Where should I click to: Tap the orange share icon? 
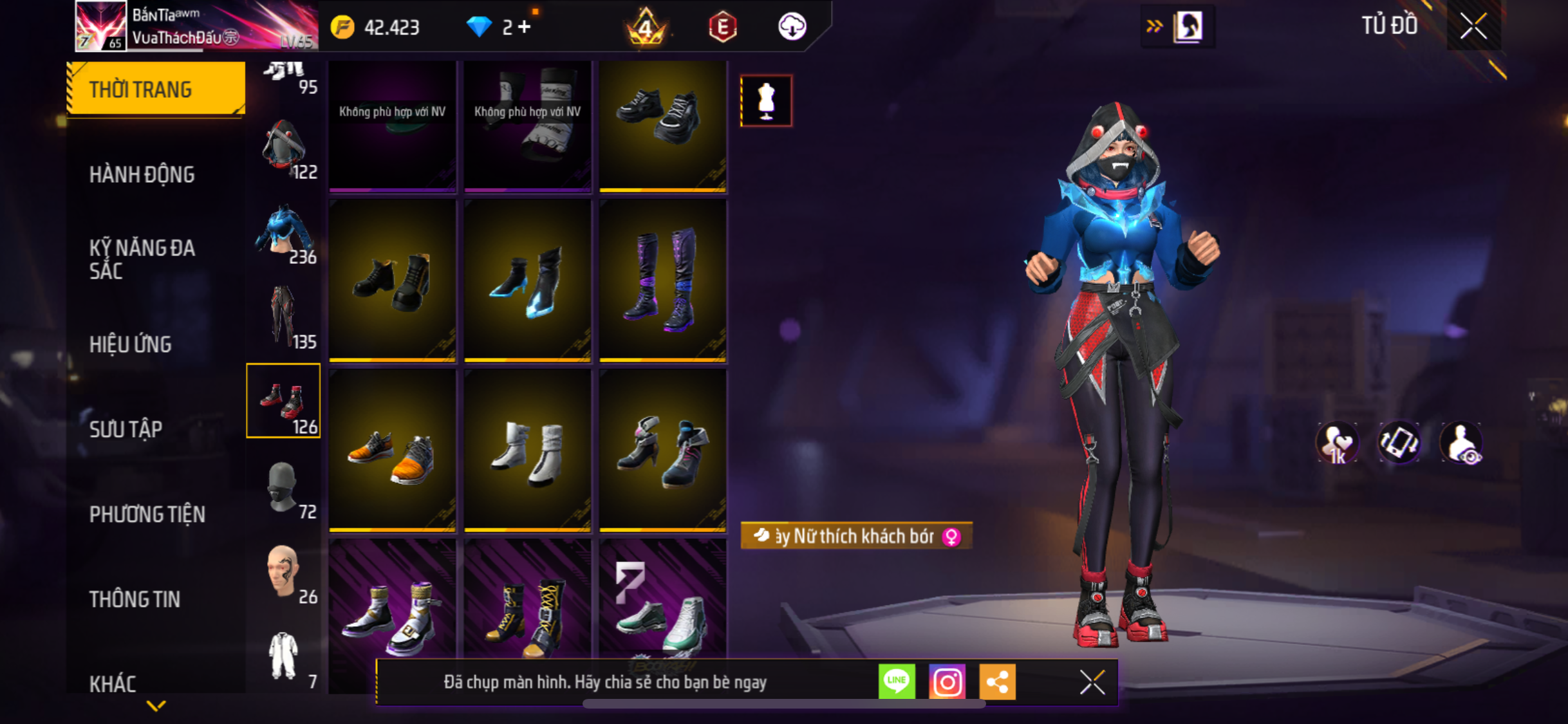(x=997, y=682)
